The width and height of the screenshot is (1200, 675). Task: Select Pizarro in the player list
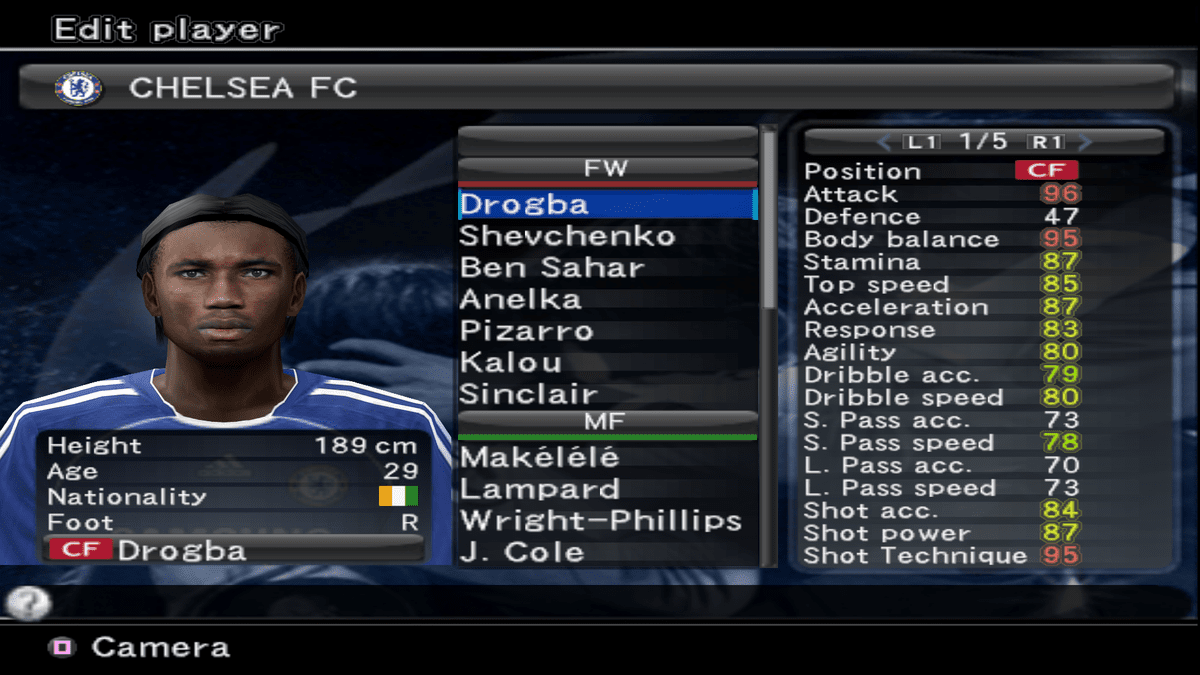tap(526, 331)
